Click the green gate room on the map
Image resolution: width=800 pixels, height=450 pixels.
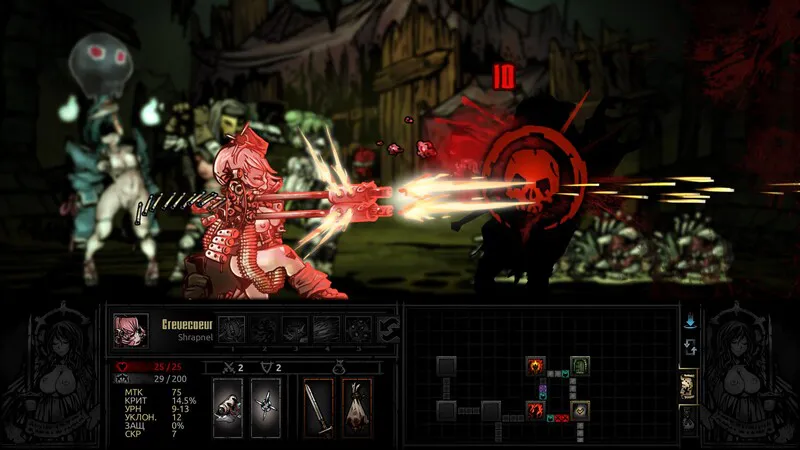(579, 365)
